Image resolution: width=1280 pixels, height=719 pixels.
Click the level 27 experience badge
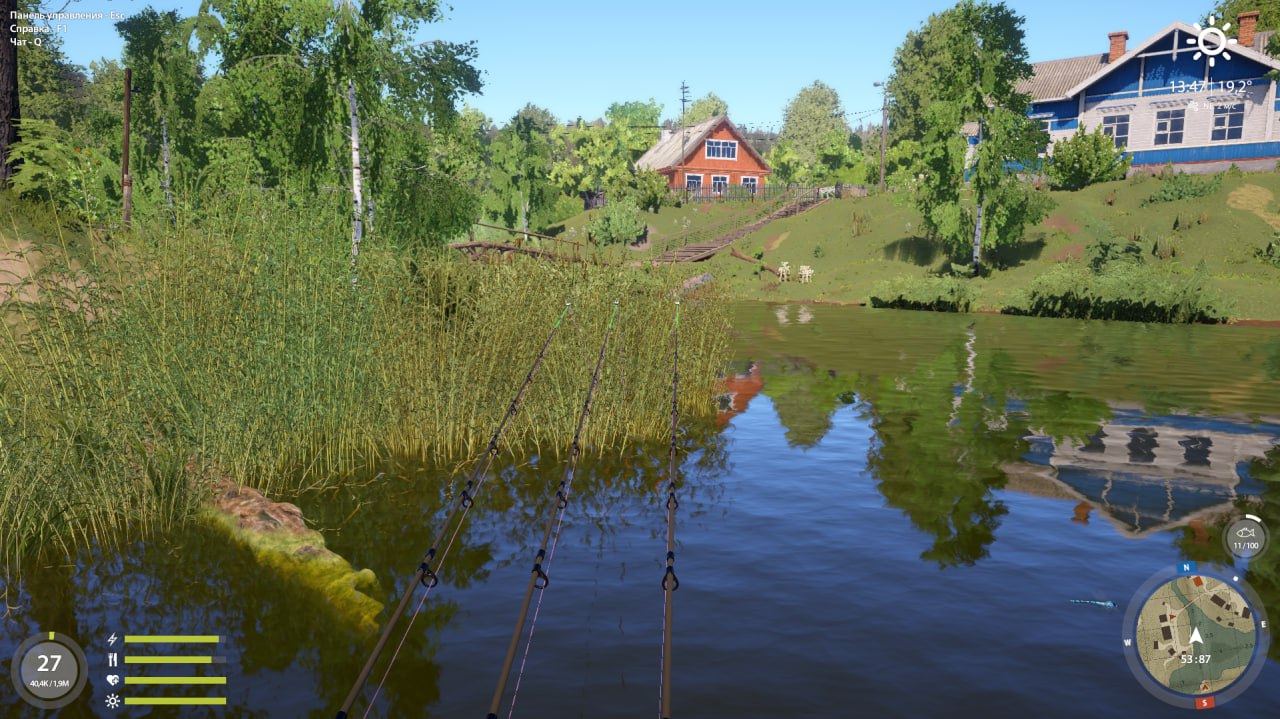[x=49, y=669]
